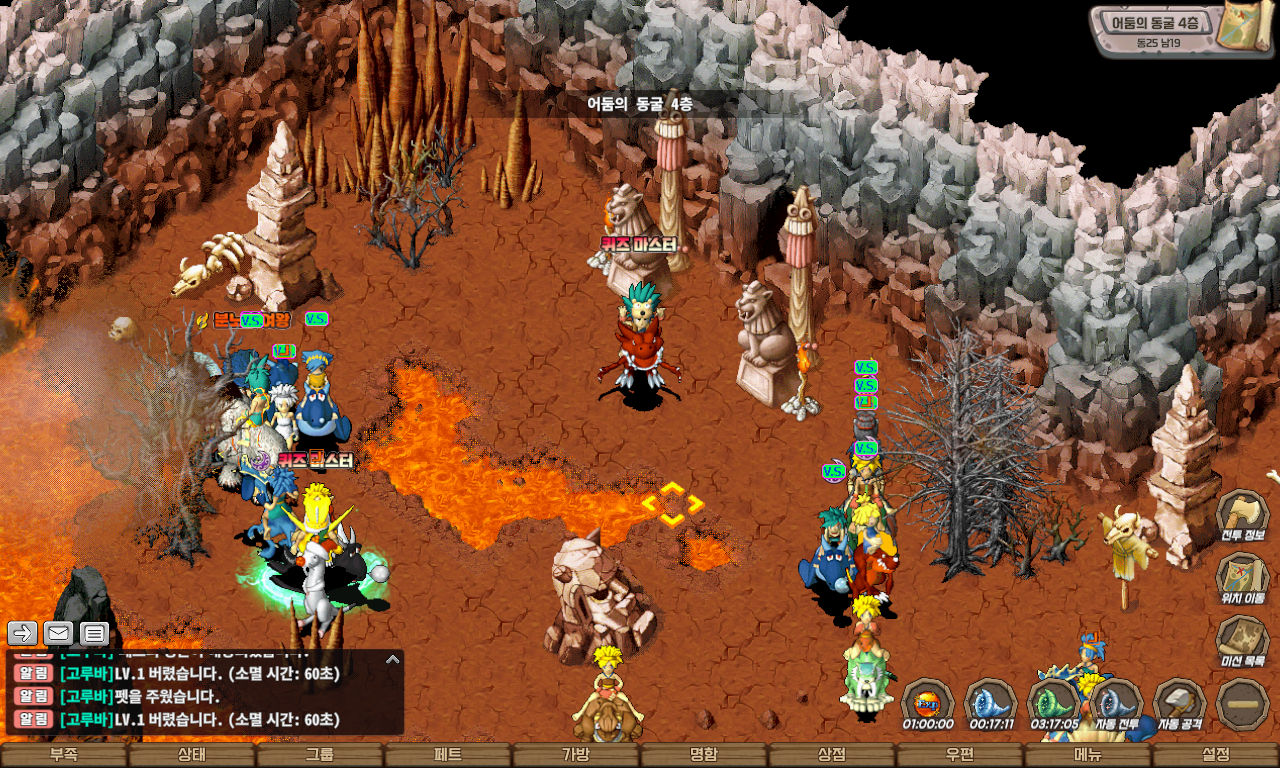This screenshot has width=1280, height=768.
Task: Open the 우편 (mail) menu
Action: click(x=960, y=755)
